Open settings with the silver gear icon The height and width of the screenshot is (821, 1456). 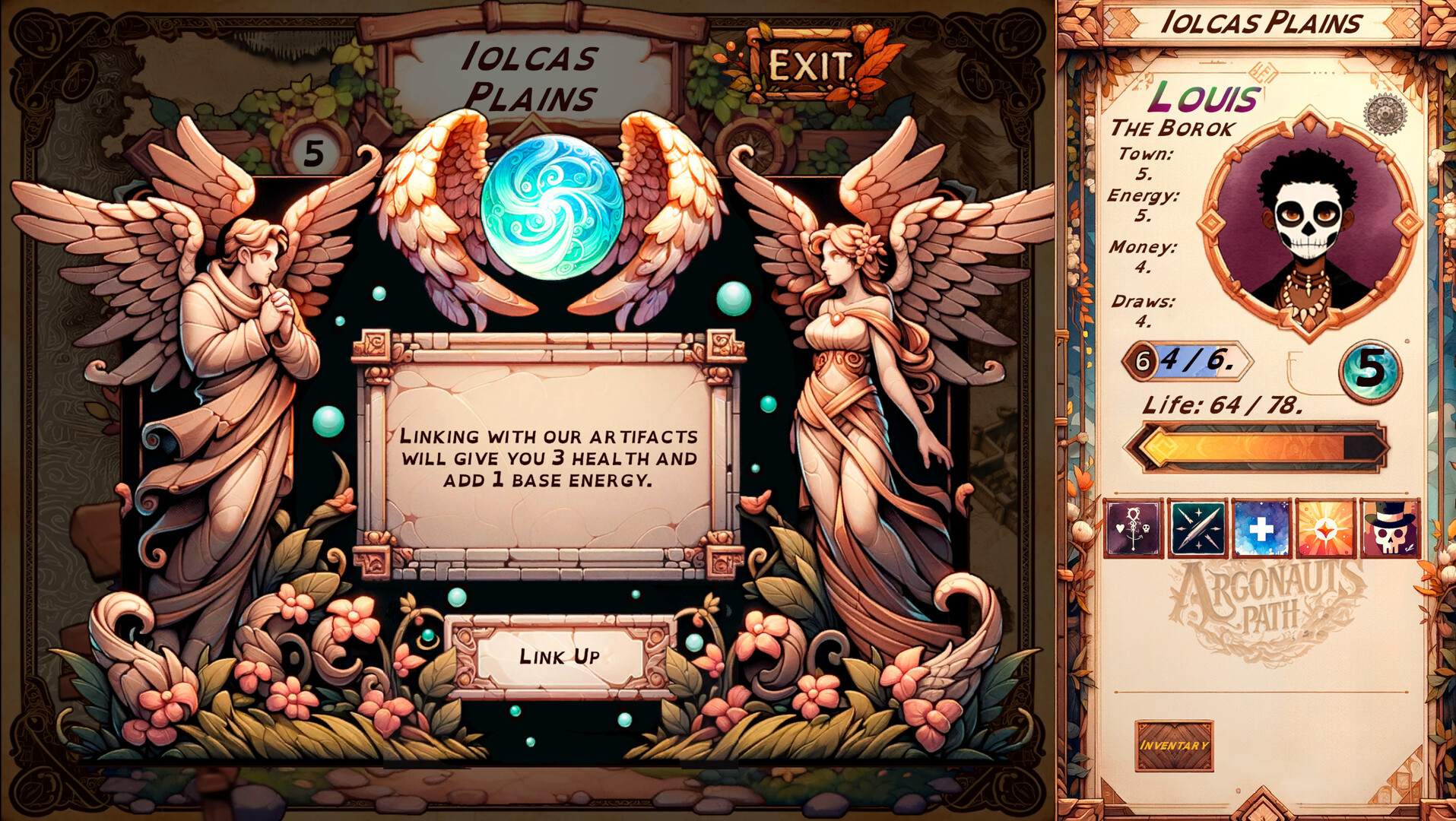(x=1385, y=115)
